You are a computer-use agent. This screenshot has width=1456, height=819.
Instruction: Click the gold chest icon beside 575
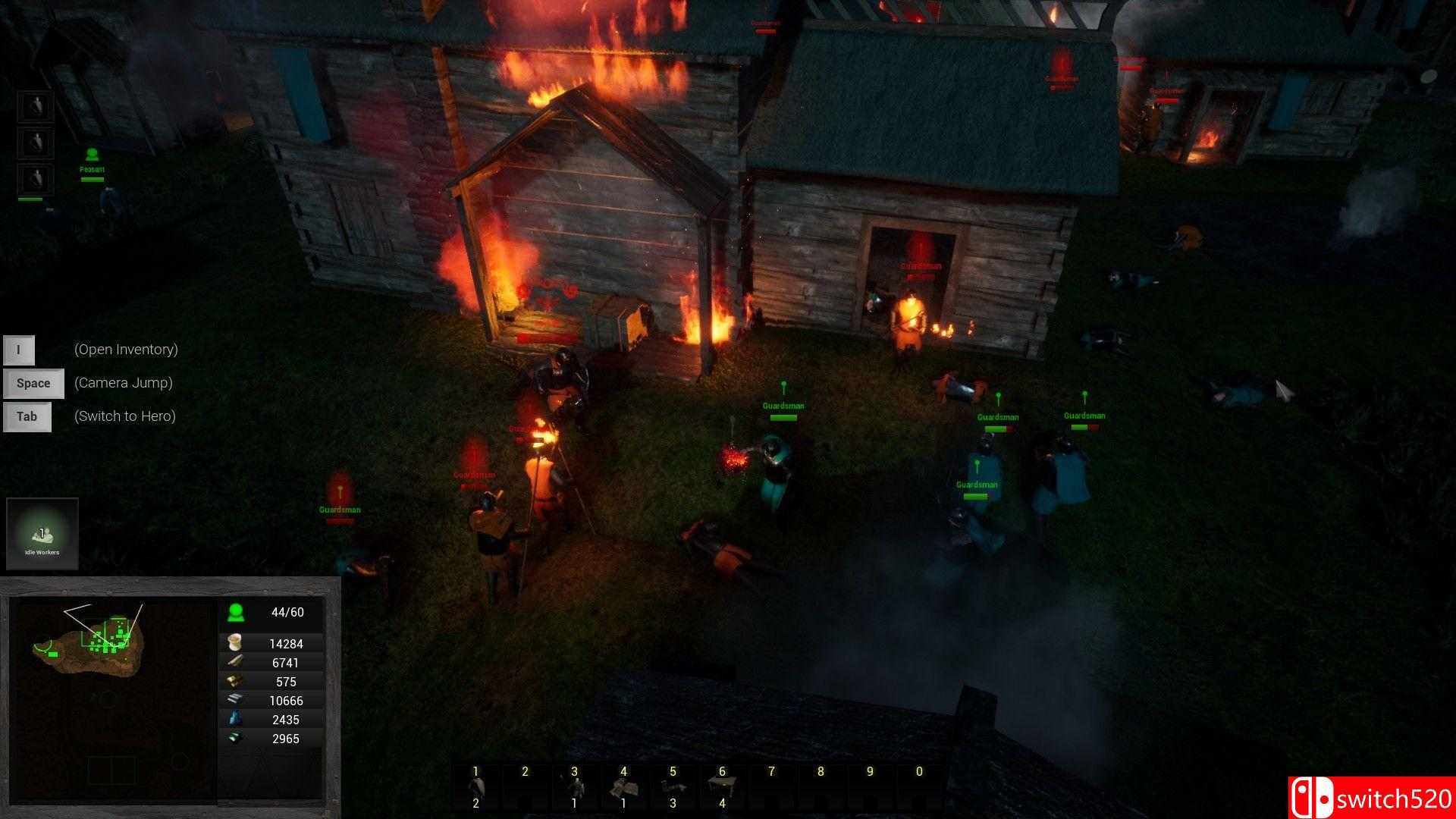(x=236, y=681)
